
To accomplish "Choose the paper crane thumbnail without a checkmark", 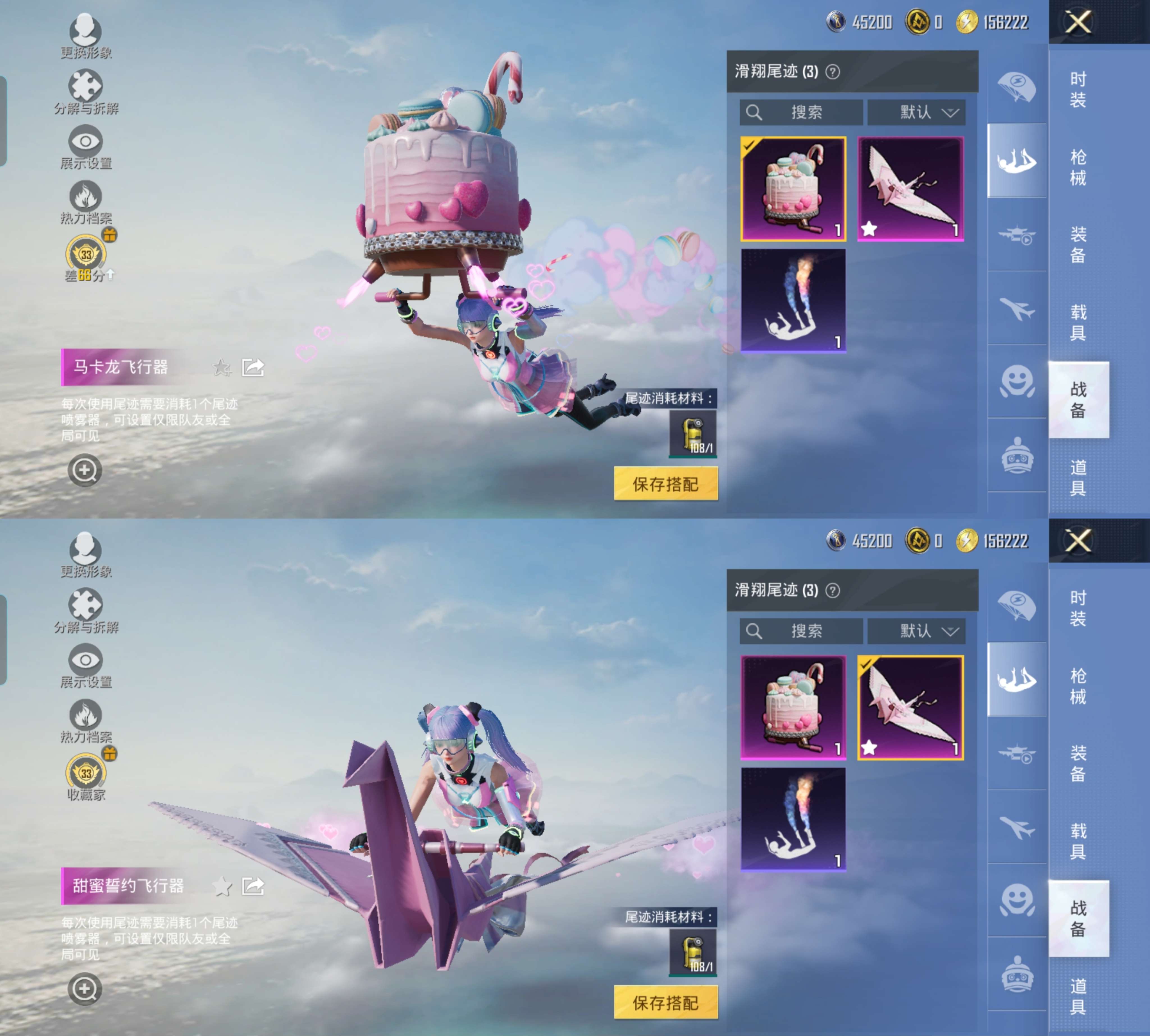I will tap(910, 189).
